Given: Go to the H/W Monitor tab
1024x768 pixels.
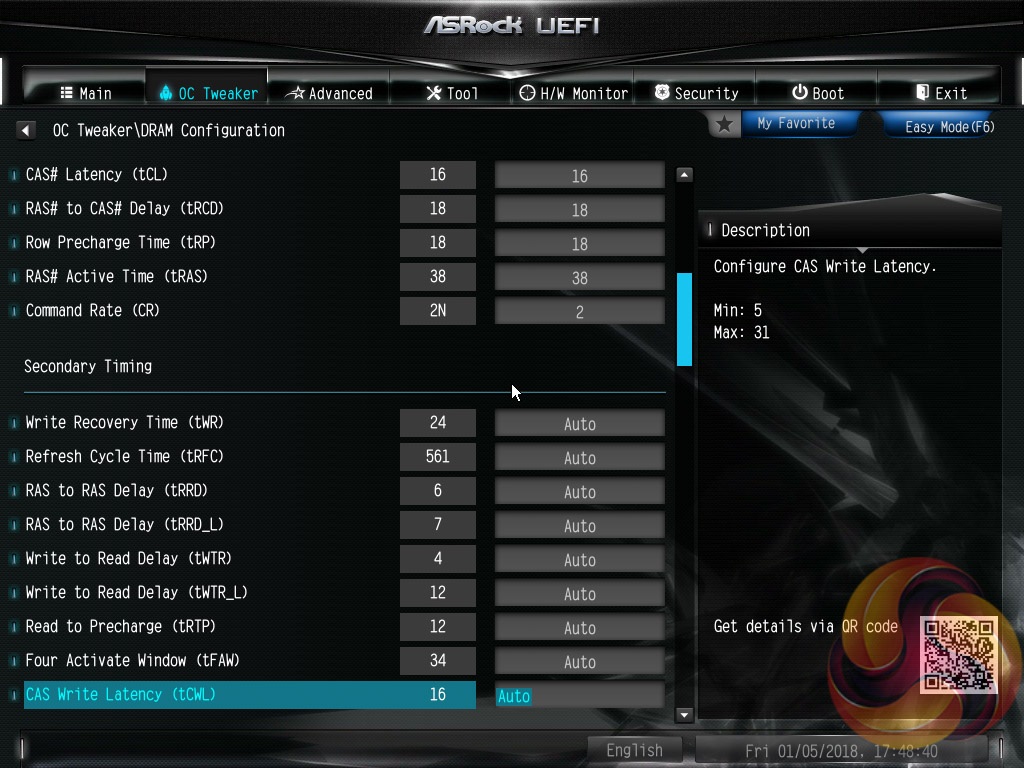Looking at the screenshot, I should pos(574,93).
